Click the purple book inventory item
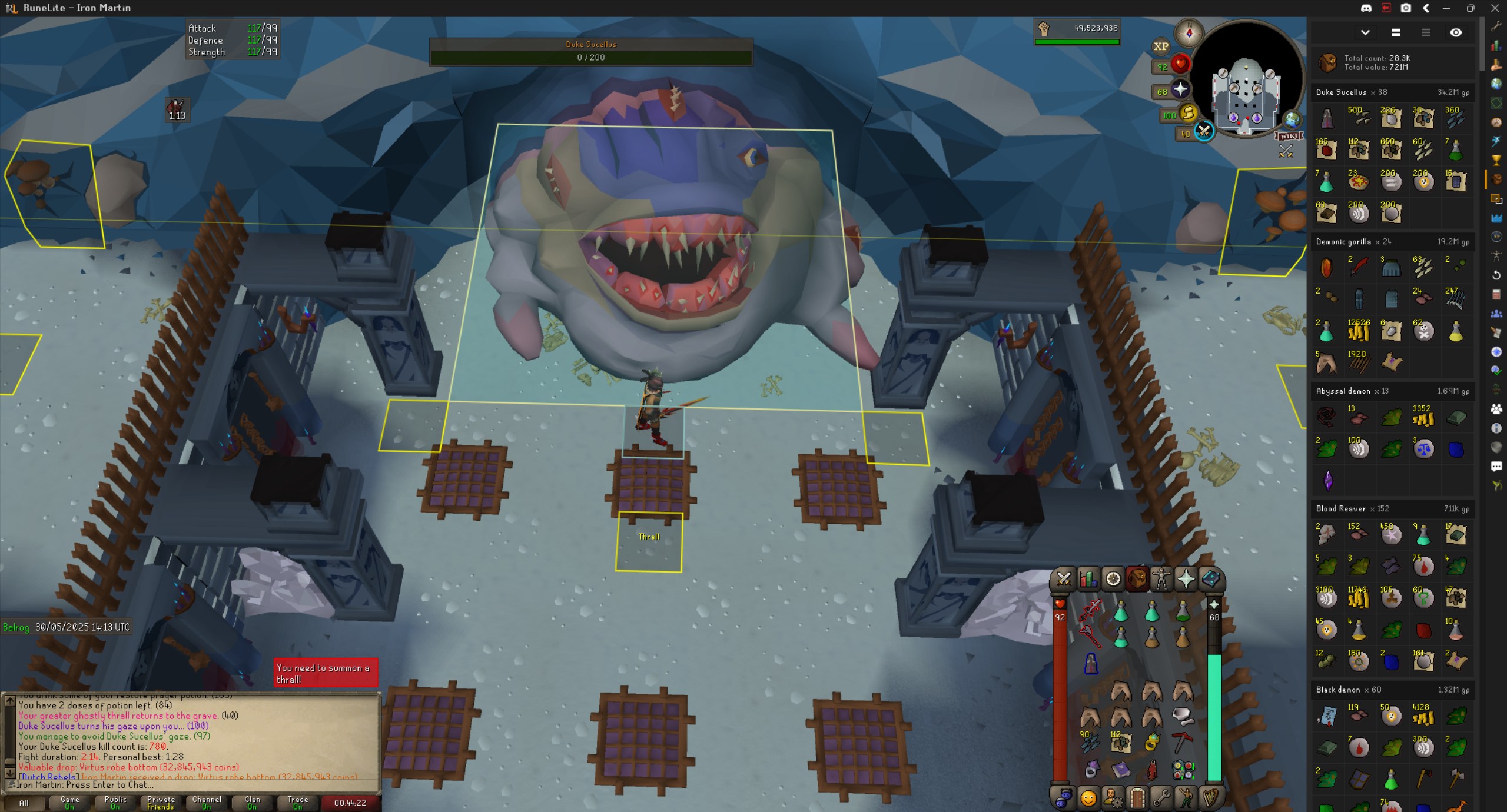1507x812 pixels. tap(1121, 769)
